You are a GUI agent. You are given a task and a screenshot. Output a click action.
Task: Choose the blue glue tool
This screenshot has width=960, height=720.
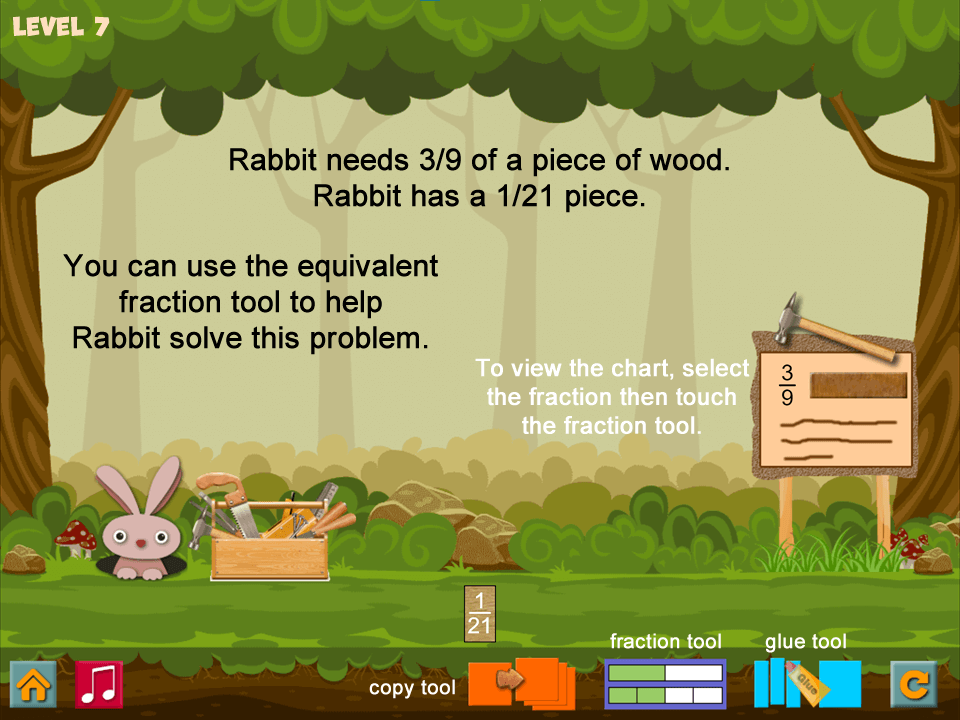[x=807, y=684]
